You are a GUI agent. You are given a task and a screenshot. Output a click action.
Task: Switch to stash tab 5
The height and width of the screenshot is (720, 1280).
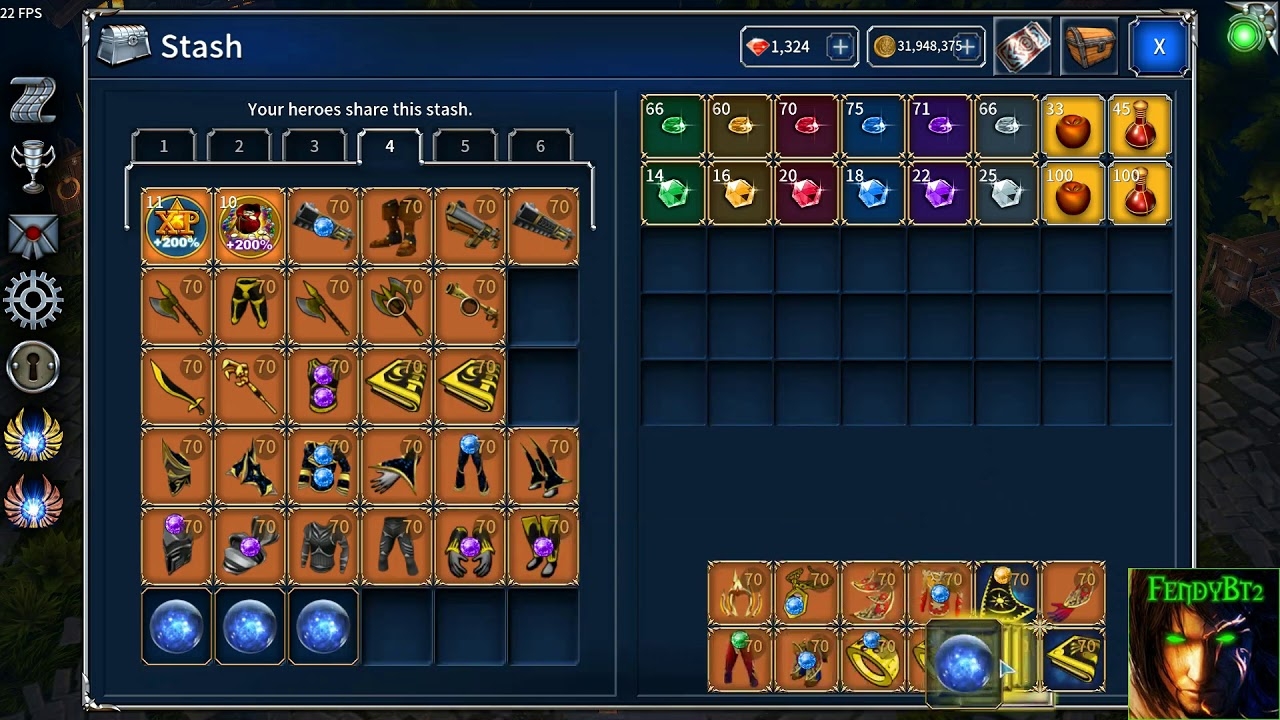coord(465,146)
